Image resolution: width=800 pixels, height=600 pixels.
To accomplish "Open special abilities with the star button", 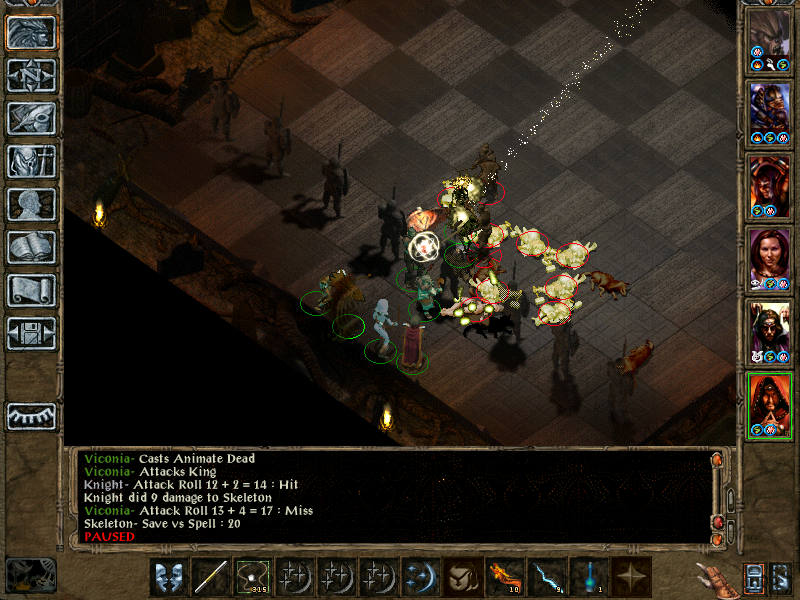I will coord(630,577).
